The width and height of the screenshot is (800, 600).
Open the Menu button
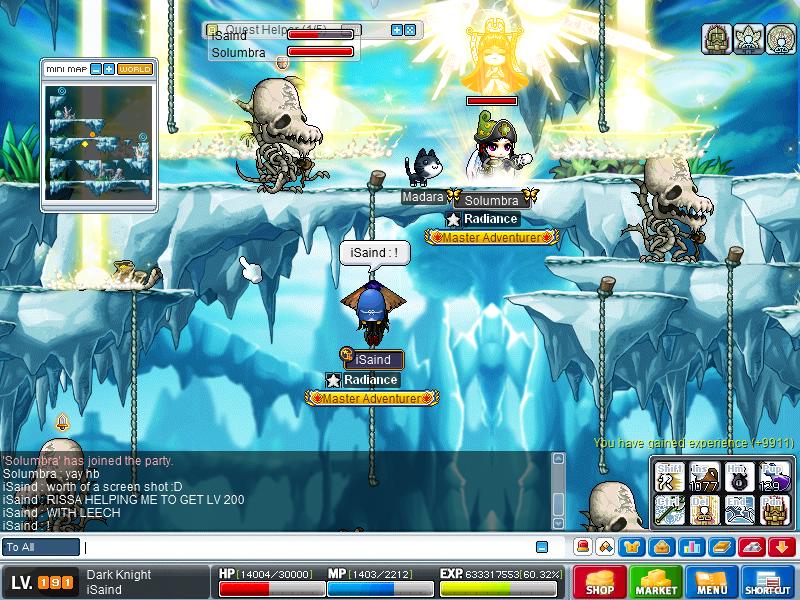[x=712, y=582]
